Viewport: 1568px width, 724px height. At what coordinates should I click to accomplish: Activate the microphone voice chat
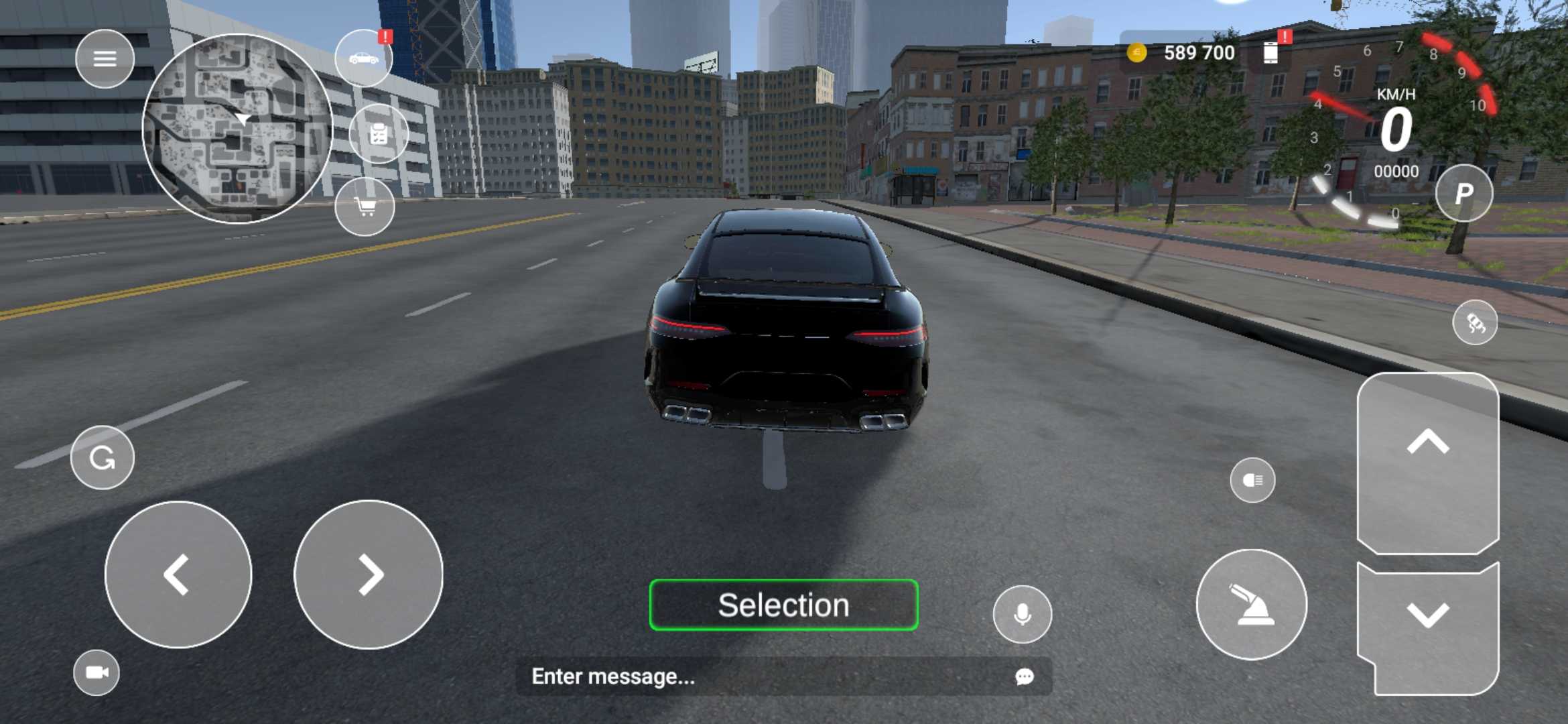(1023, 614)
